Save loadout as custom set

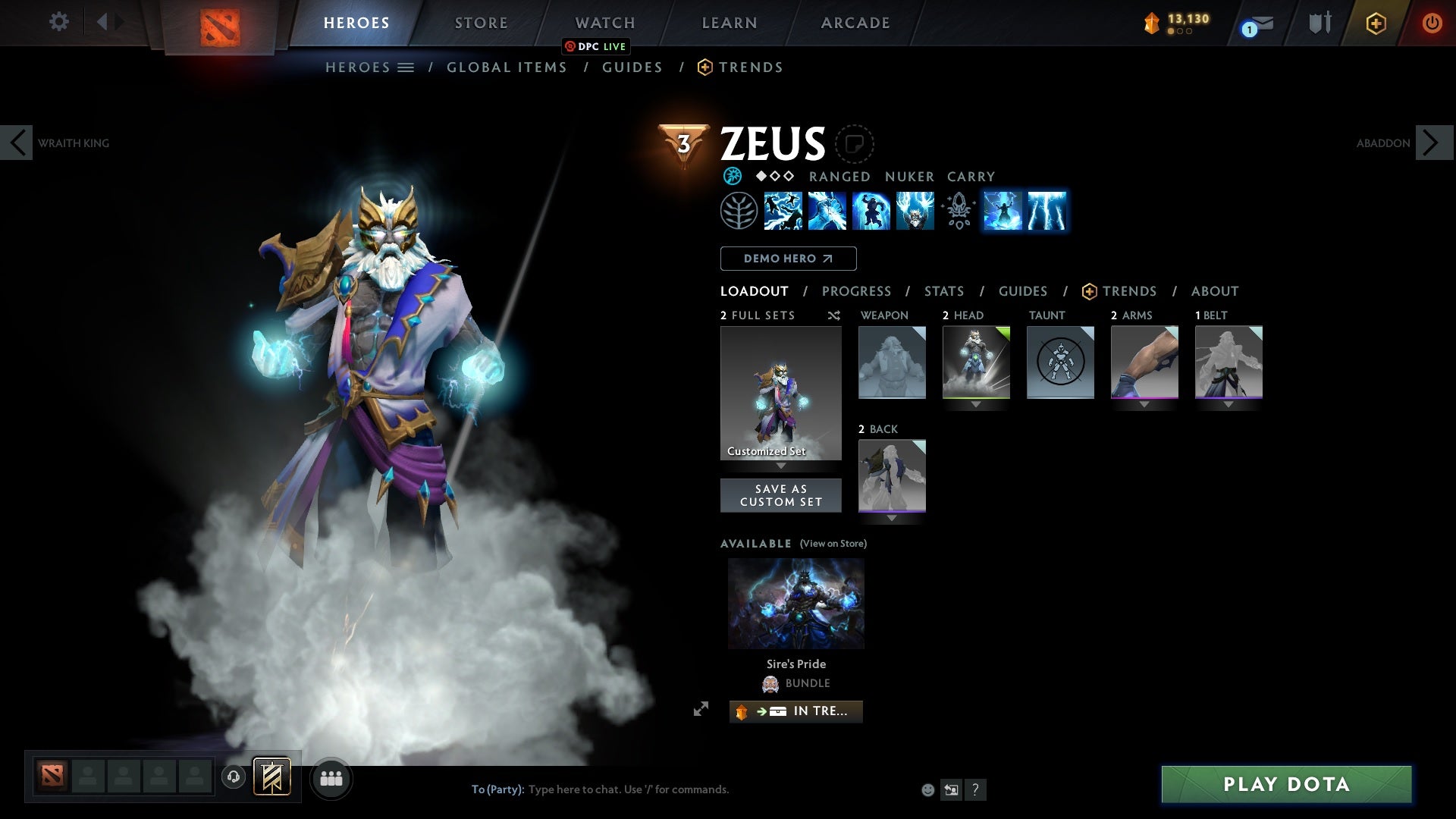pyautogui.click(x=780, y=495)
